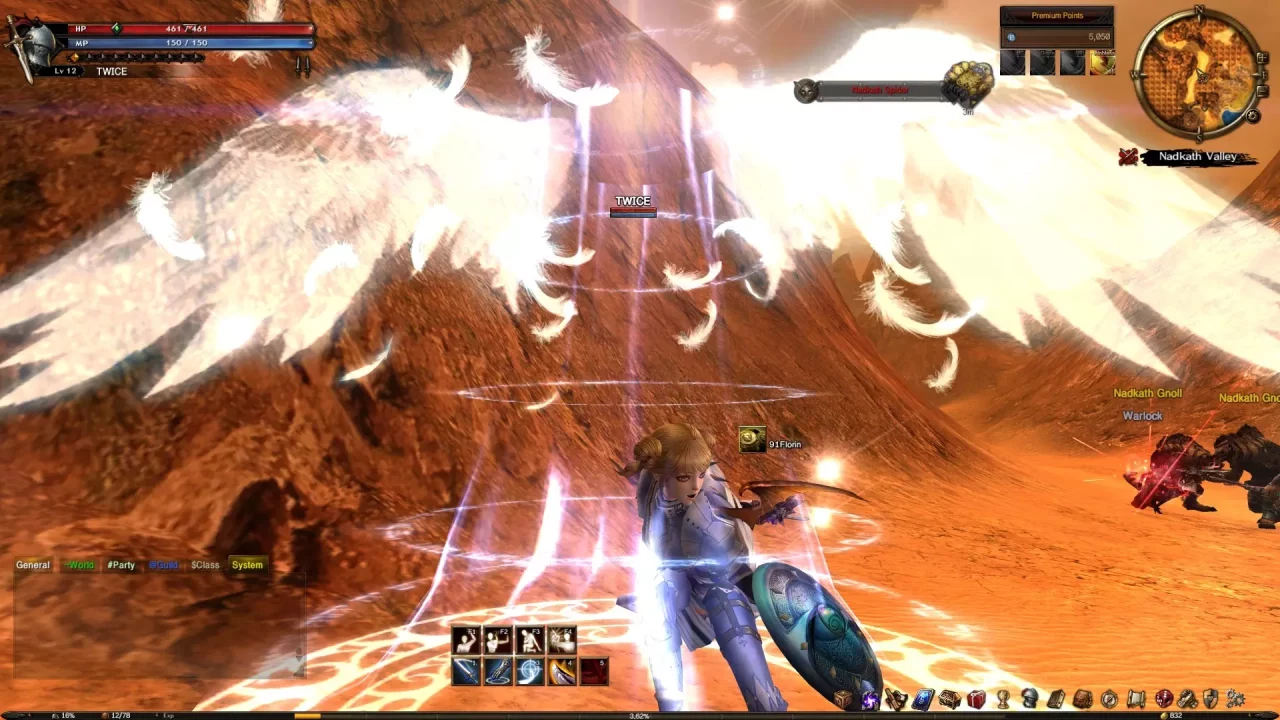
Task: Open the red gift box menu
Action: coord(977,699)
